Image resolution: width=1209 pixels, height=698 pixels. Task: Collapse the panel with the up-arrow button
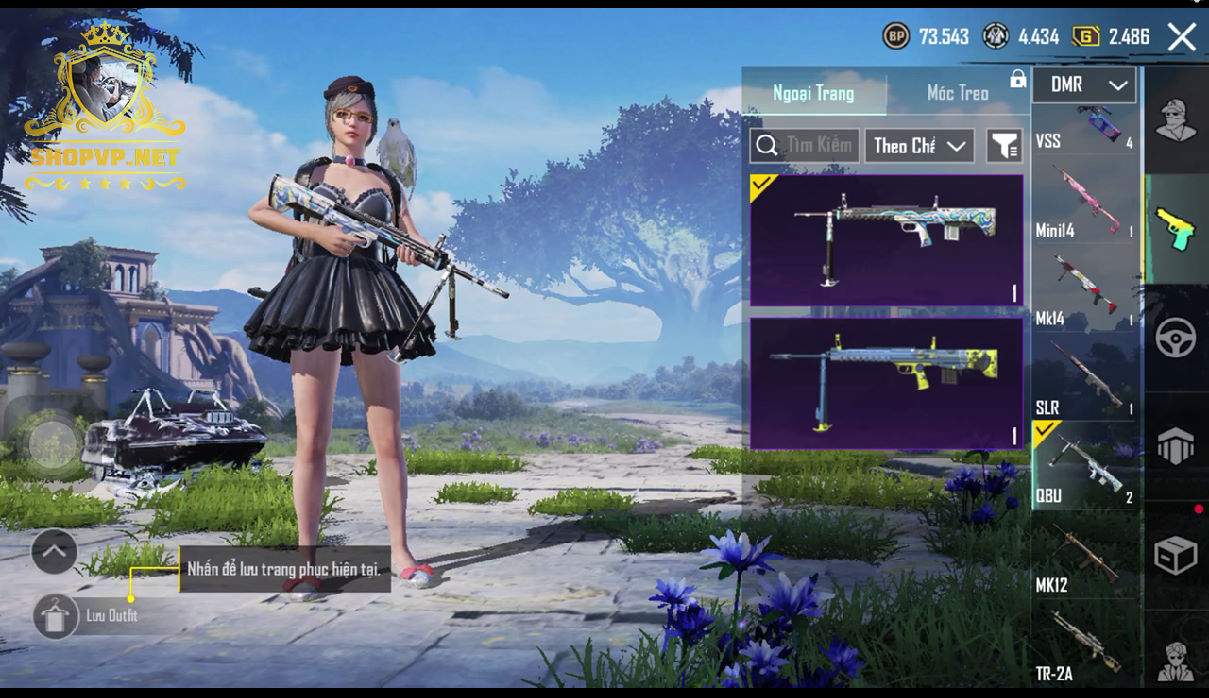[x=54, y=551]
